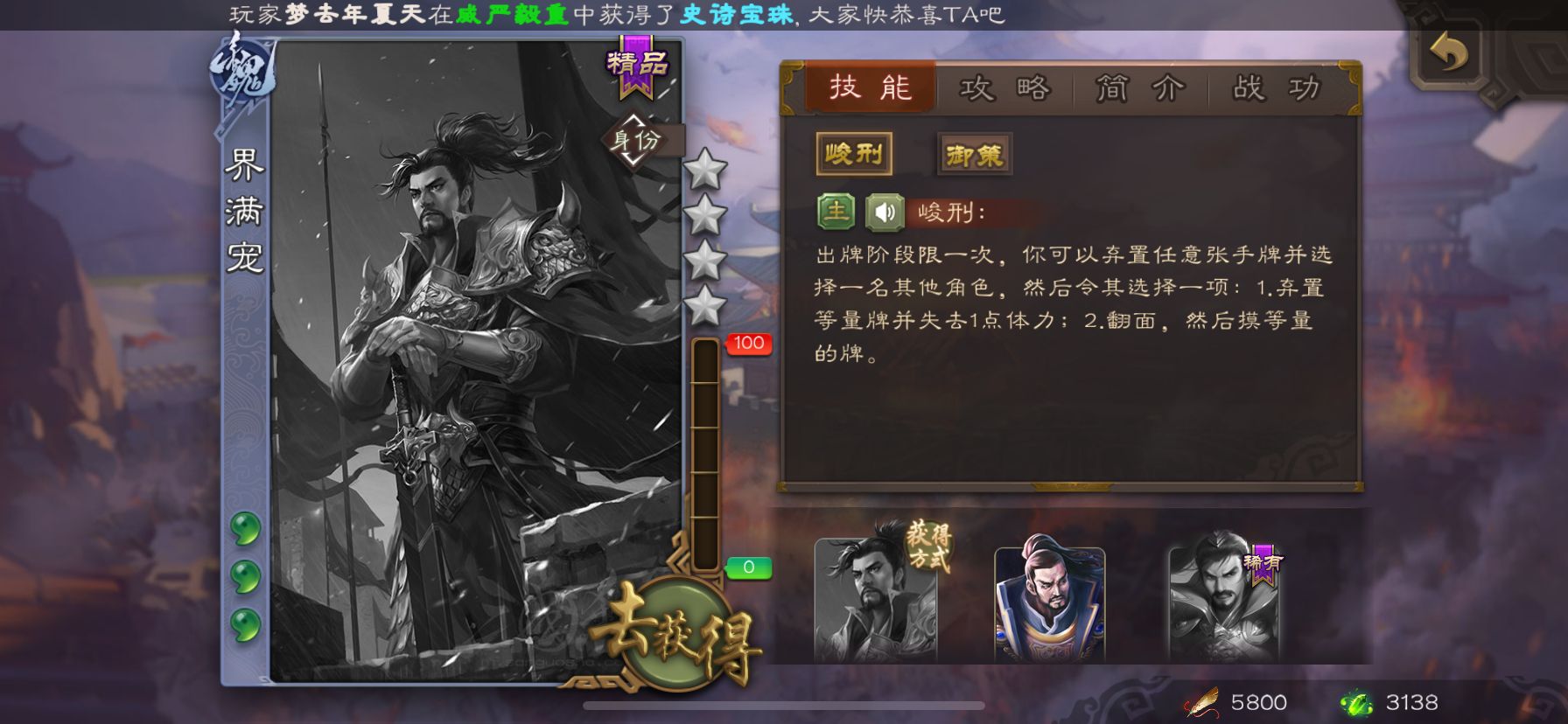Click the level progress bar showing 100
This screenshot has width=1568, height=724.
click(704, 455)
